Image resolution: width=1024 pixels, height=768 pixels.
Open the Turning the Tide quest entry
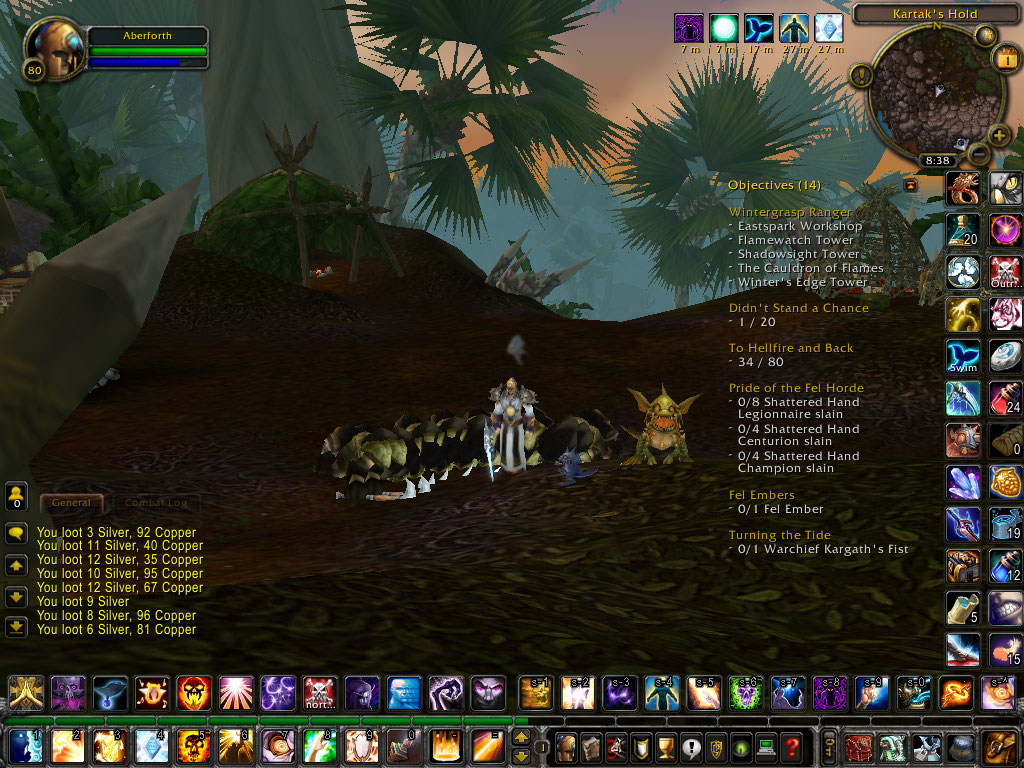click(779, 535)
